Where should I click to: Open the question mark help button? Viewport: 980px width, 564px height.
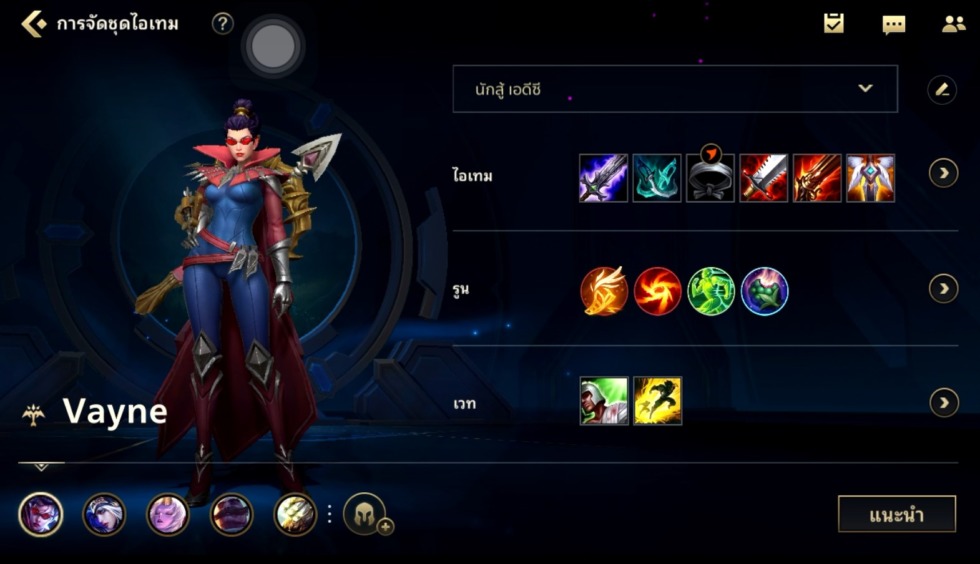[x=223, y=24]
